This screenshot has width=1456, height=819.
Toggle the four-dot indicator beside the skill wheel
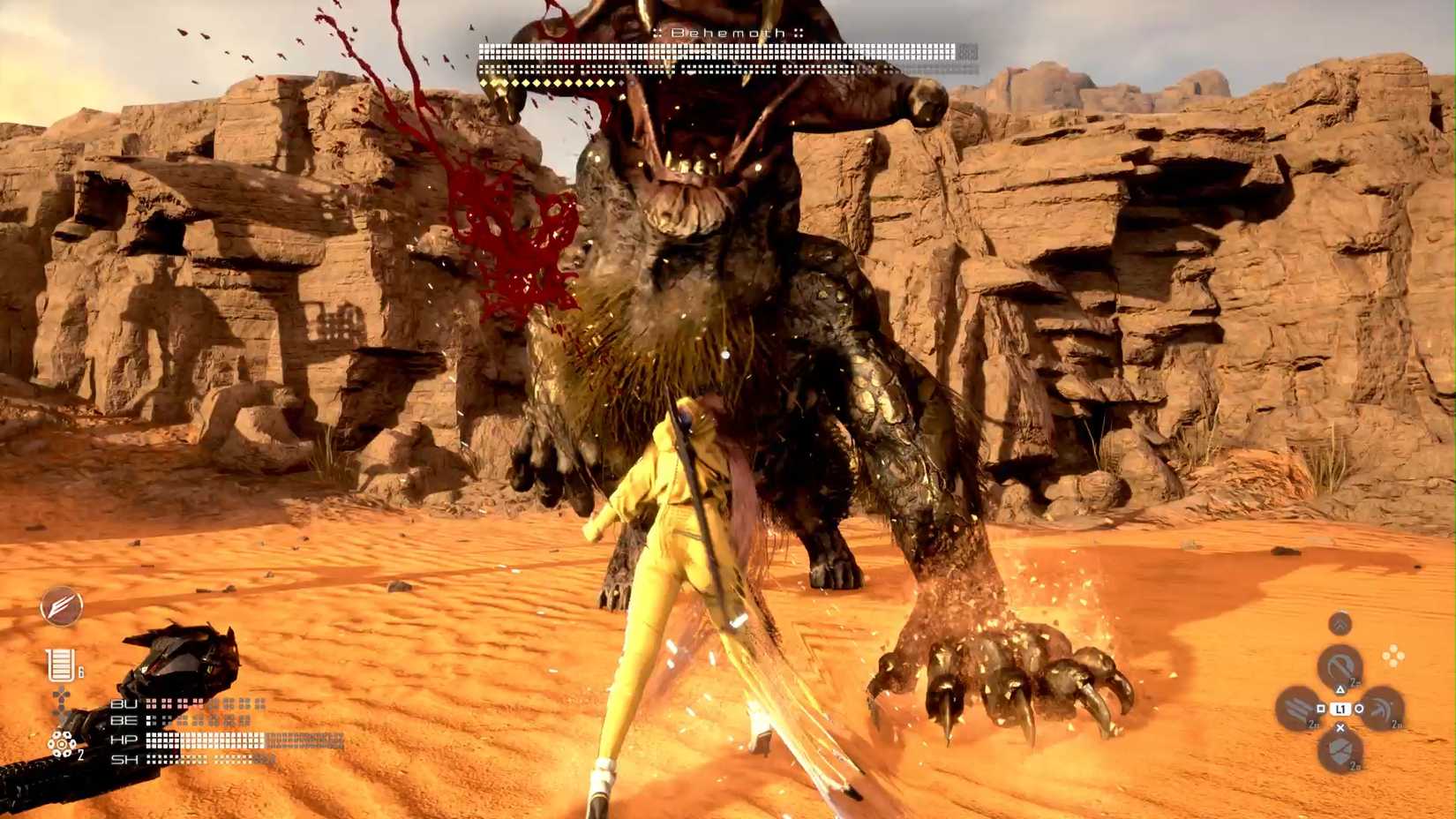(x=1394, y=655)
